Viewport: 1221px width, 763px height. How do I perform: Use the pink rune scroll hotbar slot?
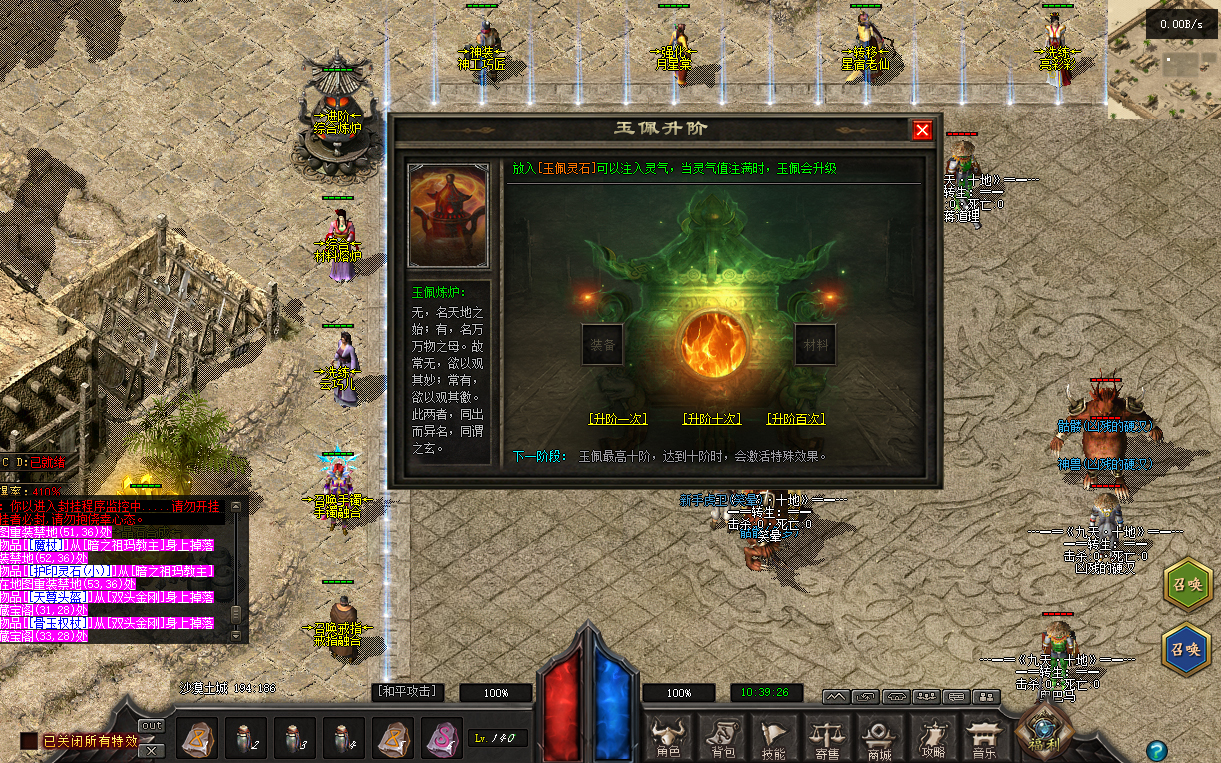coord(442,739)
